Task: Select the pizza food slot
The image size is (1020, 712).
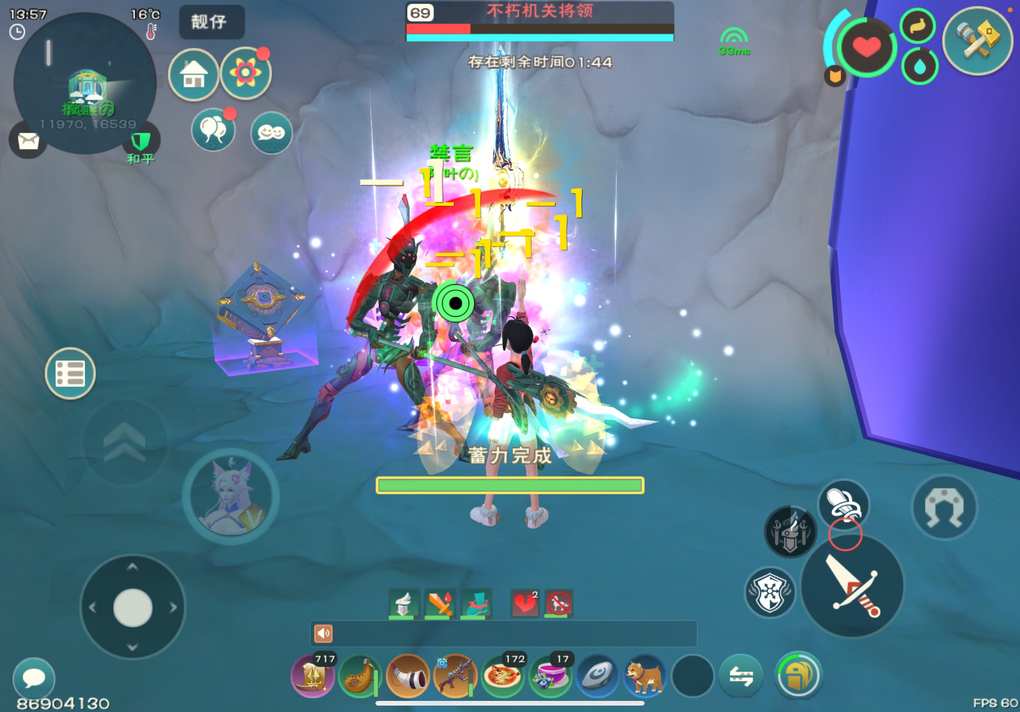Action: [x=503, y=676]
